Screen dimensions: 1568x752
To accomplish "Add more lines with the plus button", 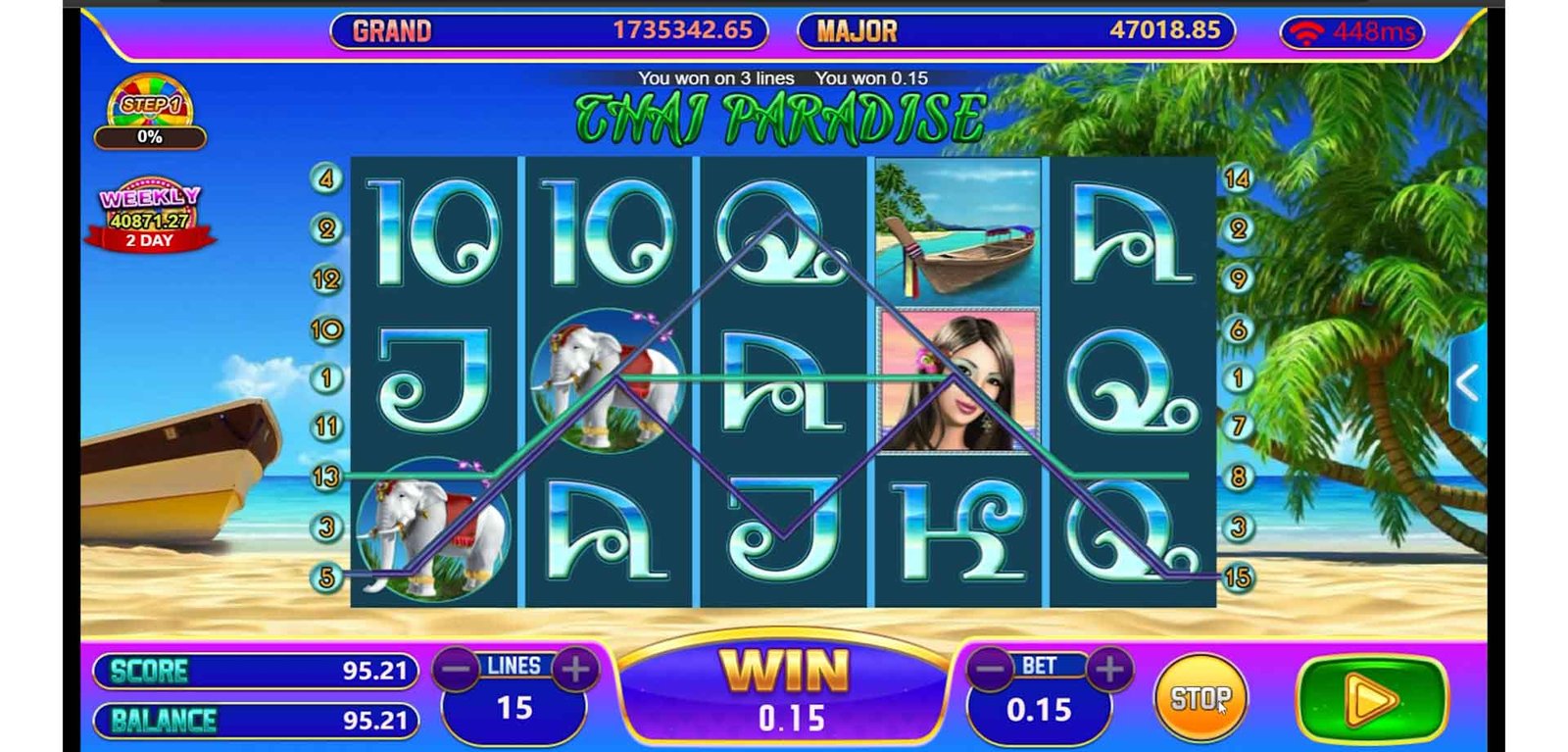I will (x=575, y=670).
